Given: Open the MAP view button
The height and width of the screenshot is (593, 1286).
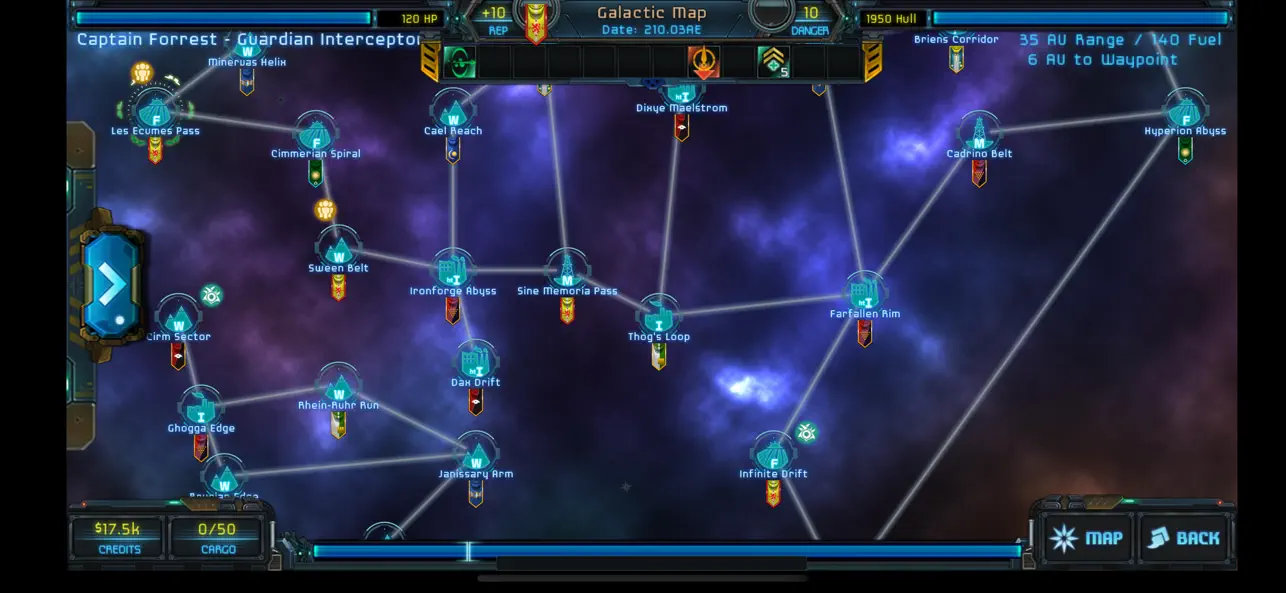Looking at the screenshot, I should pos(1087,538).
